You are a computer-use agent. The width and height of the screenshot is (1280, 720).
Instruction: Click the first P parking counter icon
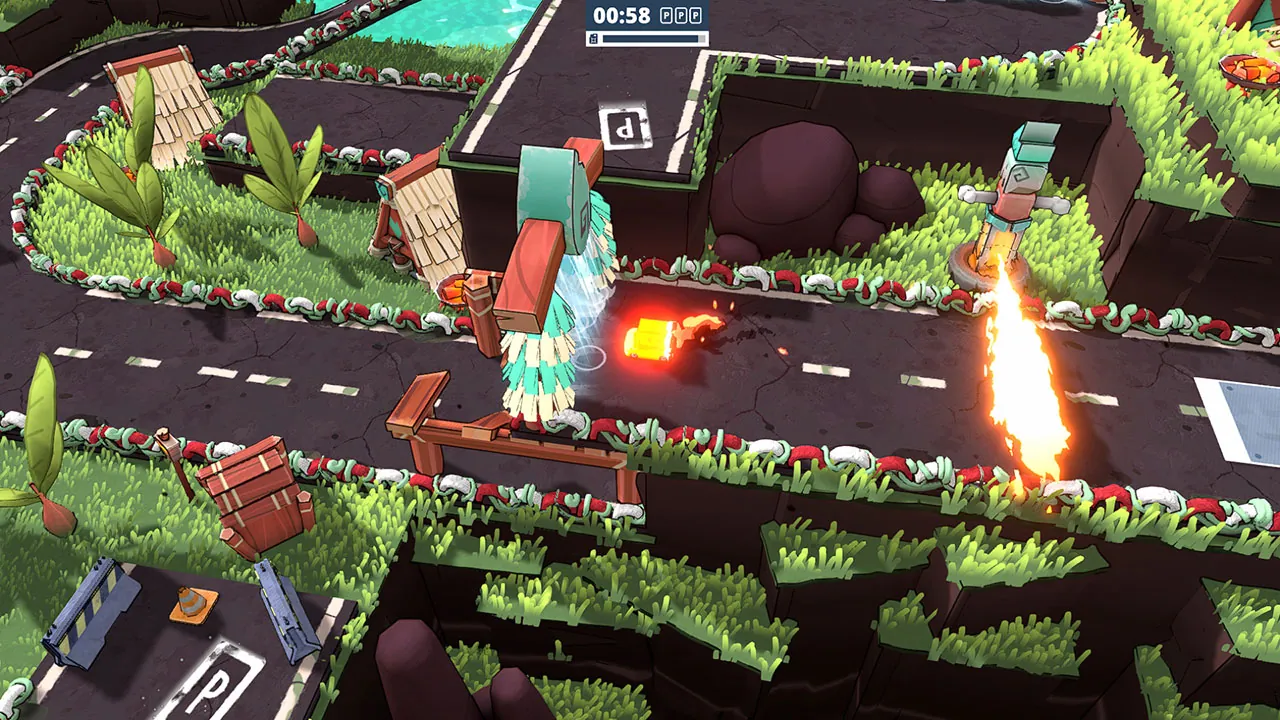[x=667, y=15]
